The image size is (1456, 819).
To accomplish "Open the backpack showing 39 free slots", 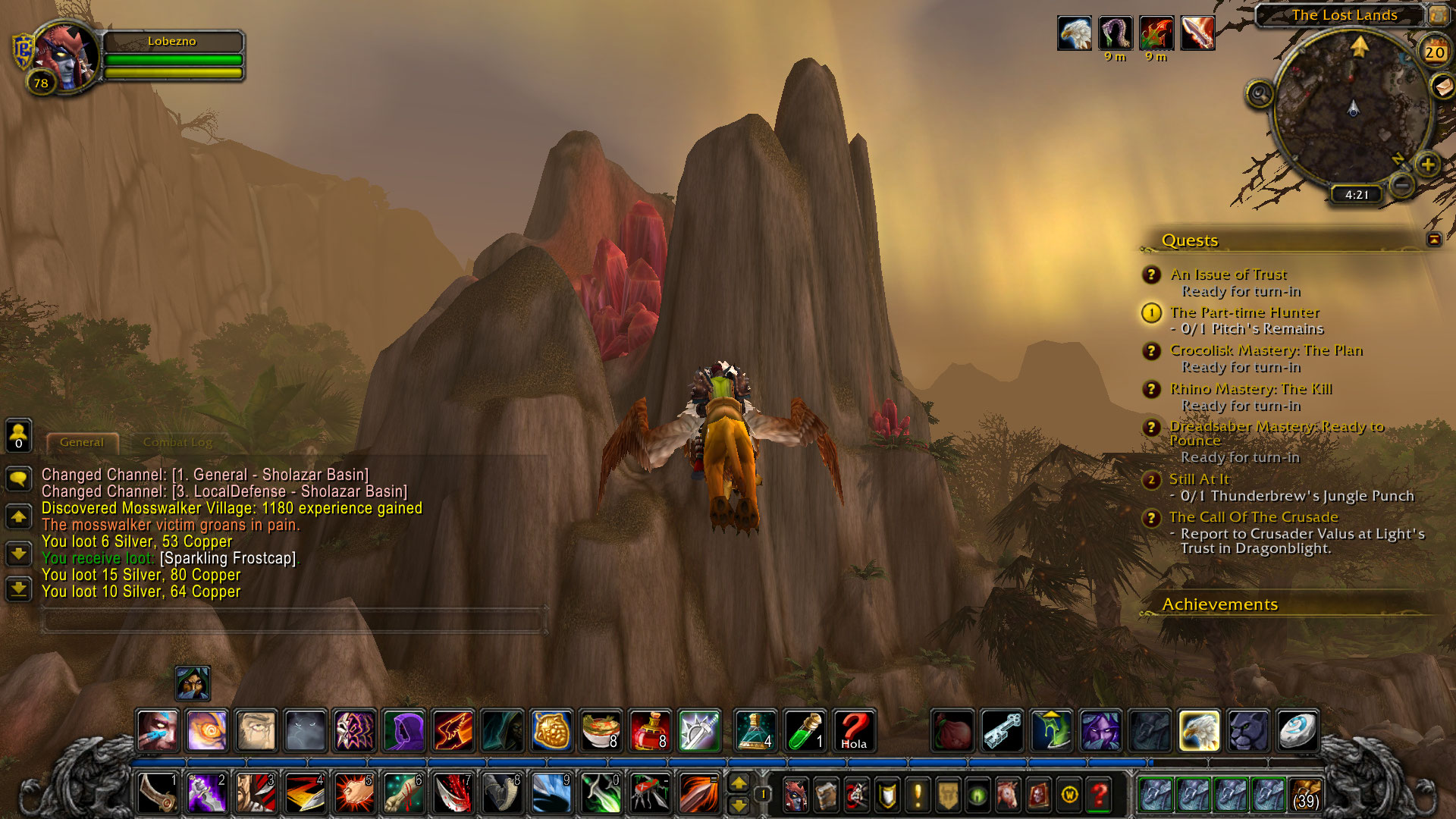I will [1305, 795].
